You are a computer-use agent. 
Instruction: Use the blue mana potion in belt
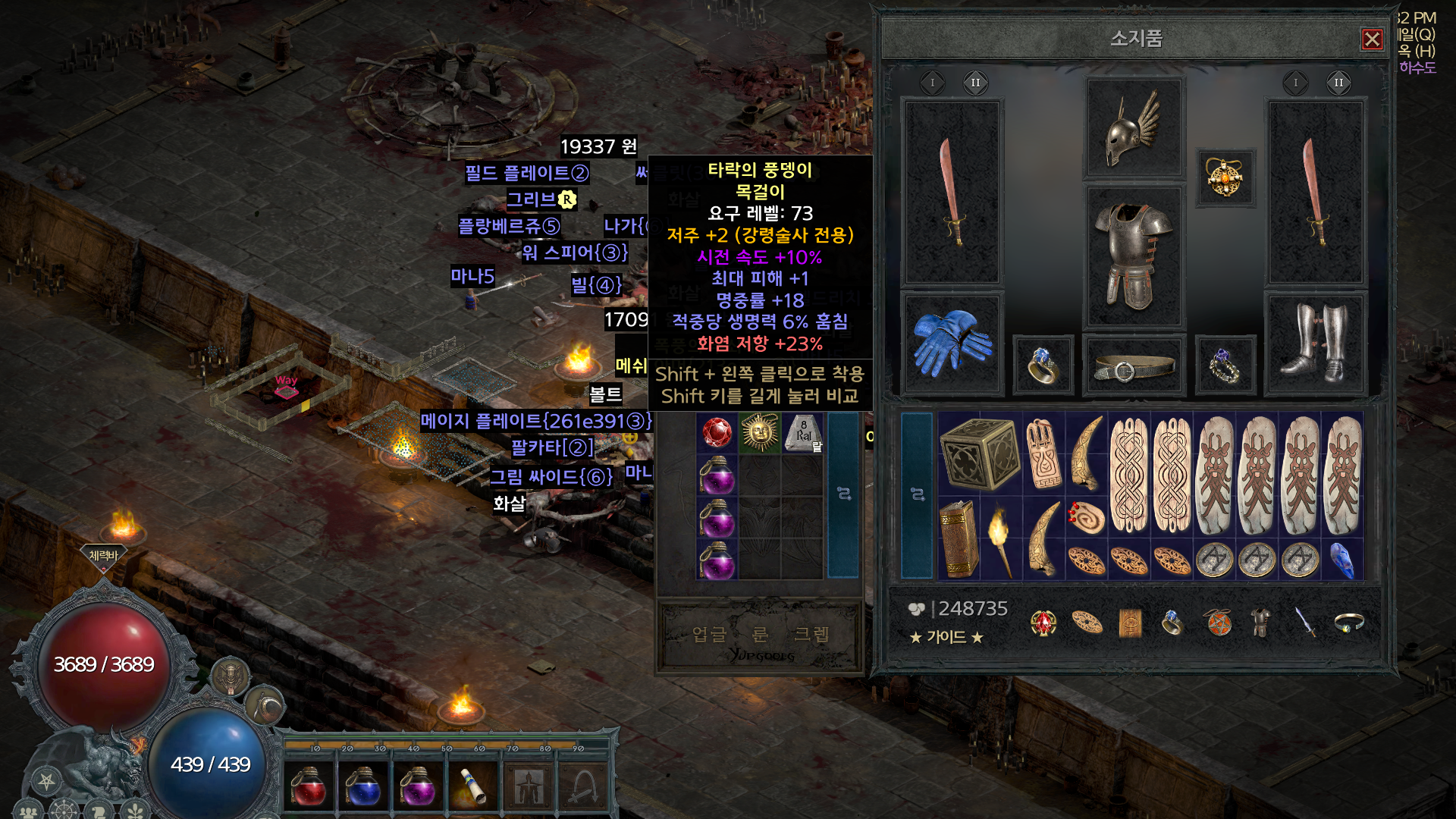coord(362,786)
